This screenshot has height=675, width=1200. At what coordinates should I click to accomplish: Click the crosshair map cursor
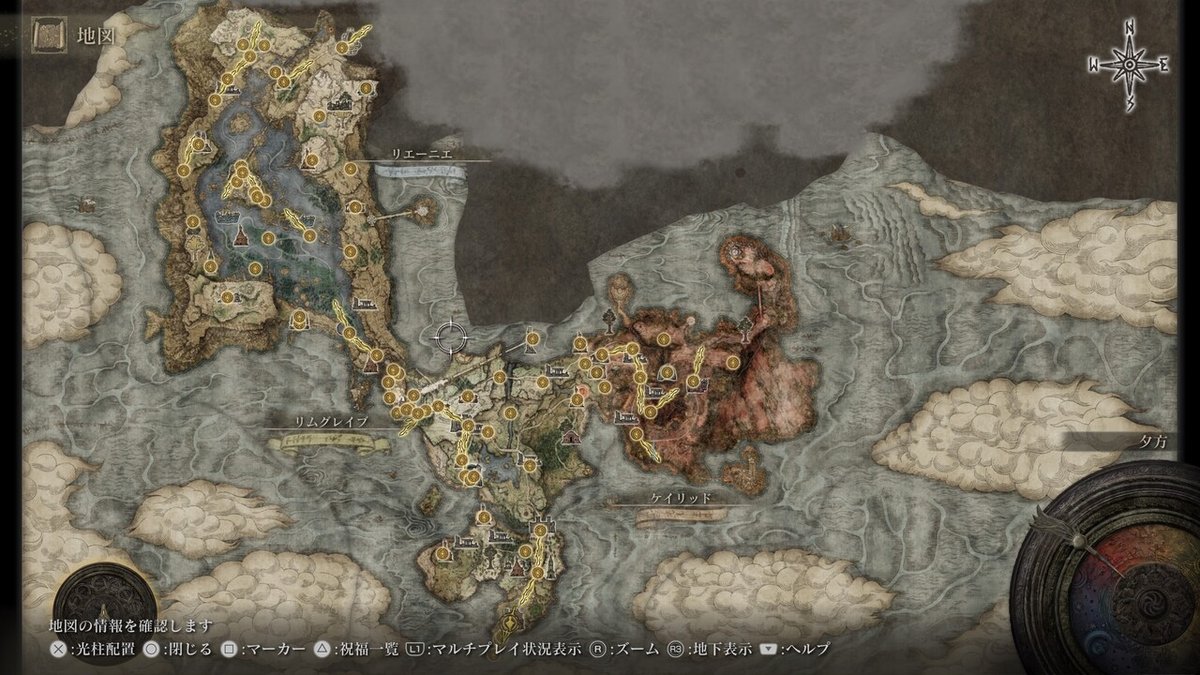click(x=452, y=338)
